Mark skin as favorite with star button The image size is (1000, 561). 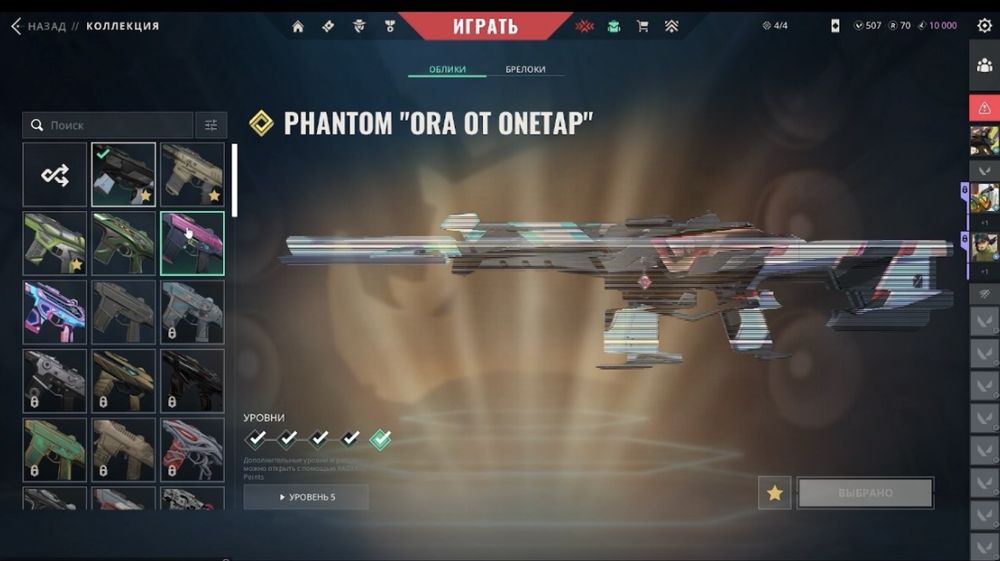tap(774, 493)
